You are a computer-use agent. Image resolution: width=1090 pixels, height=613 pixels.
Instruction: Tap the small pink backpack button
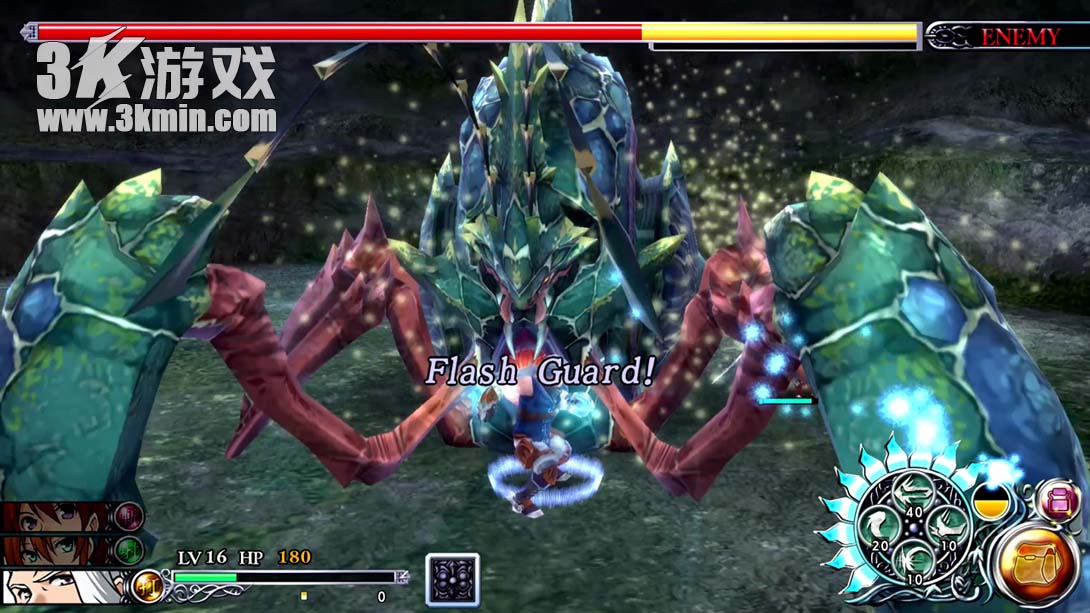[1056, 499]
